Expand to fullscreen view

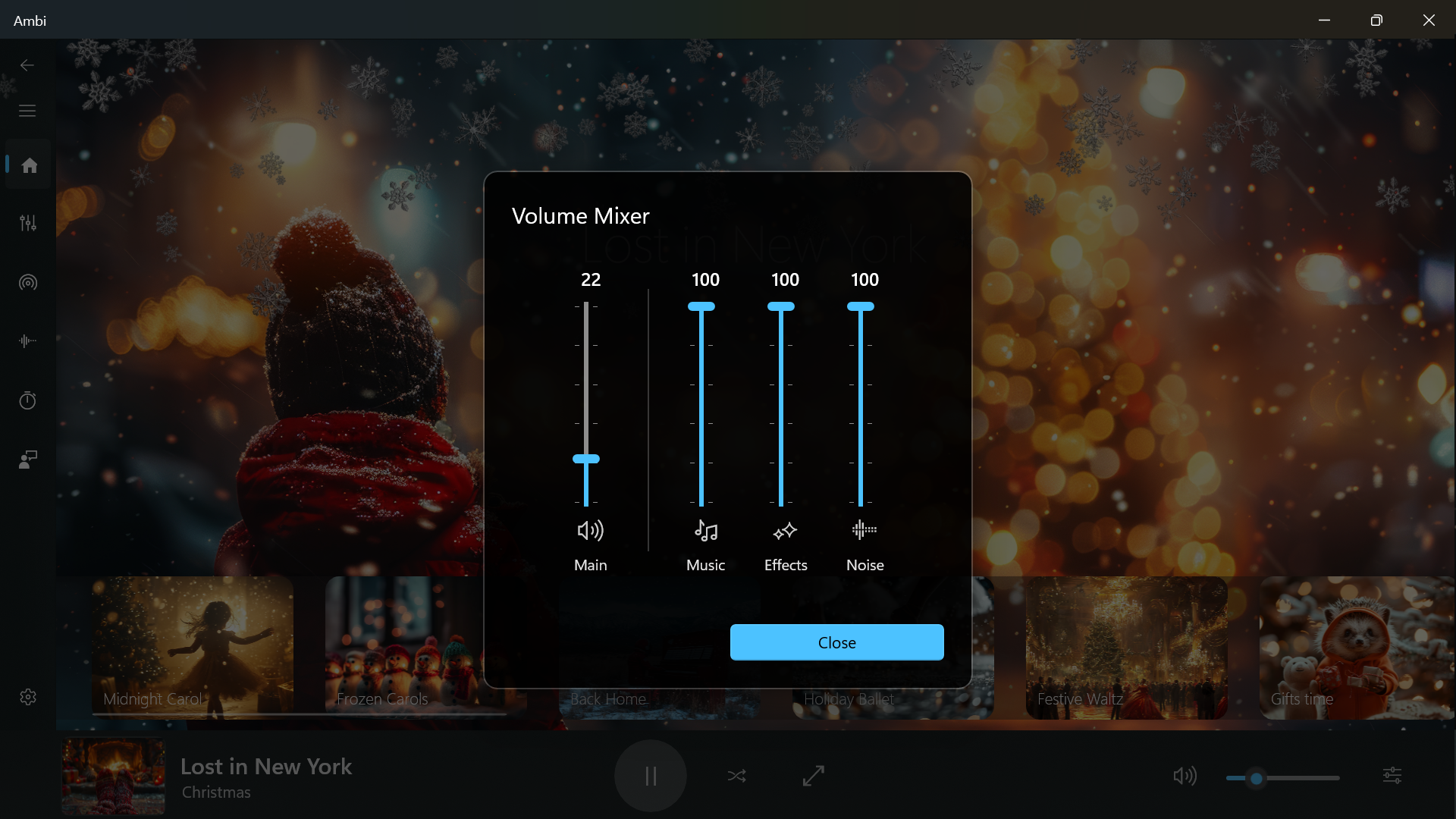812,776
